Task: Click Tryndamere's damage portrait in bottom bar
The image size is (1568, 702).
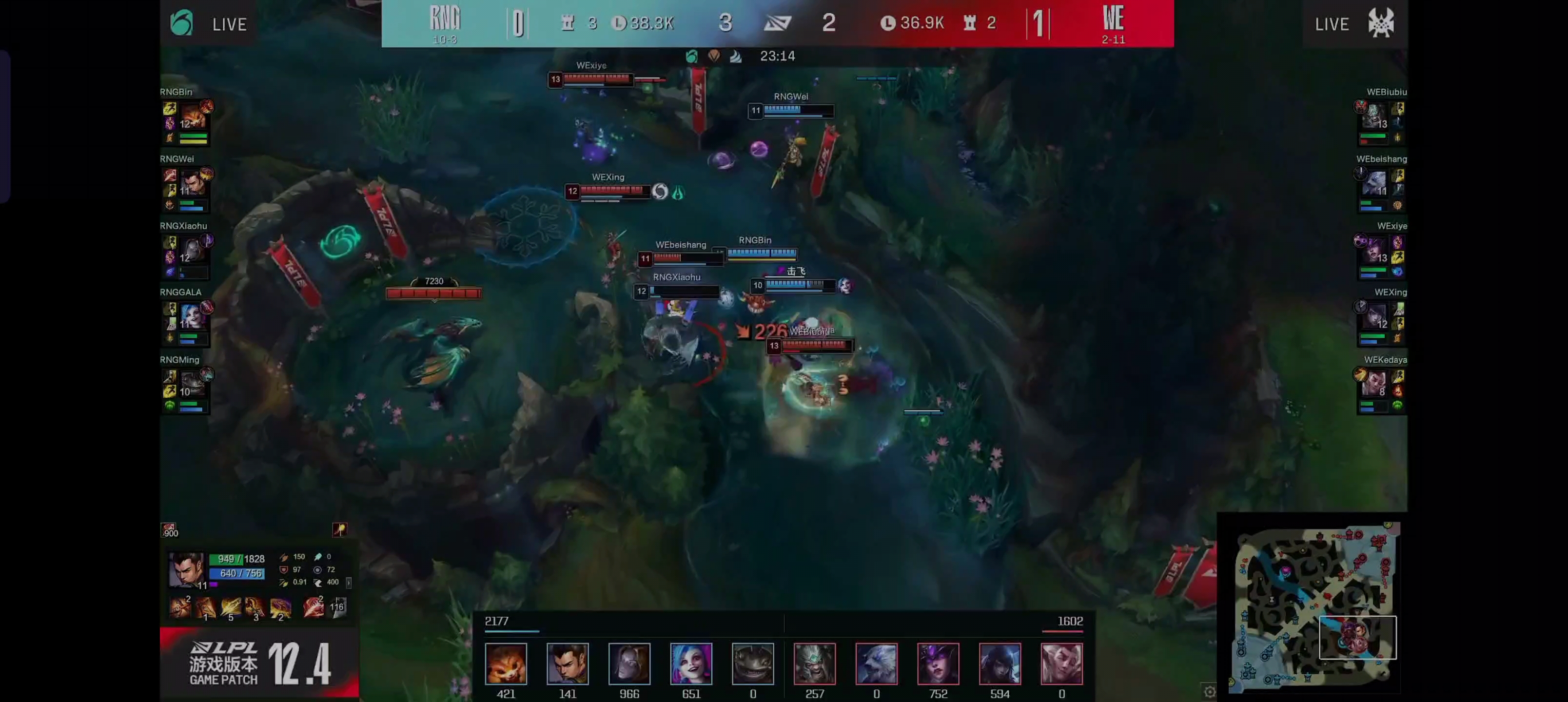Action: click(814, 663)
